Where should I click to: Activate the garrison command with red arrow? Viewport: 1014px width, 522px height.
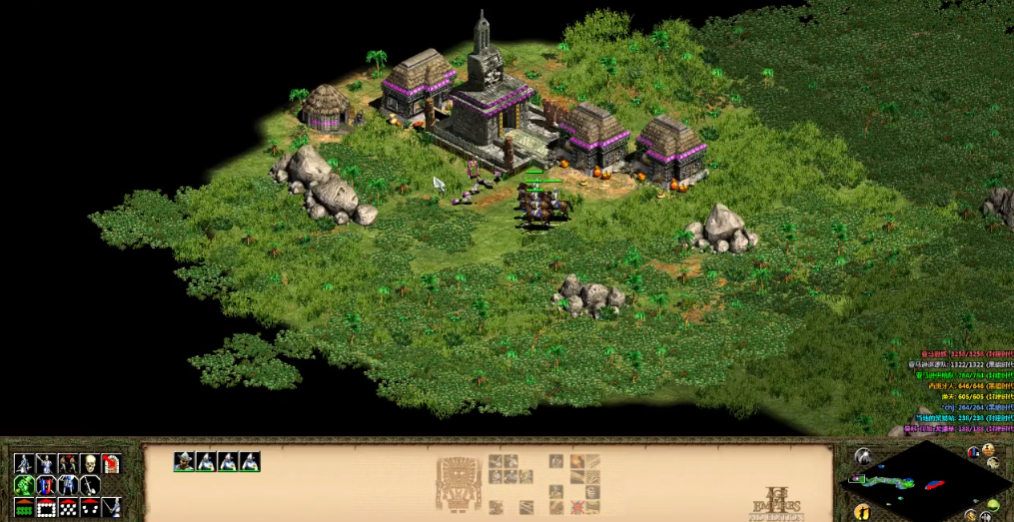[111, 463]
